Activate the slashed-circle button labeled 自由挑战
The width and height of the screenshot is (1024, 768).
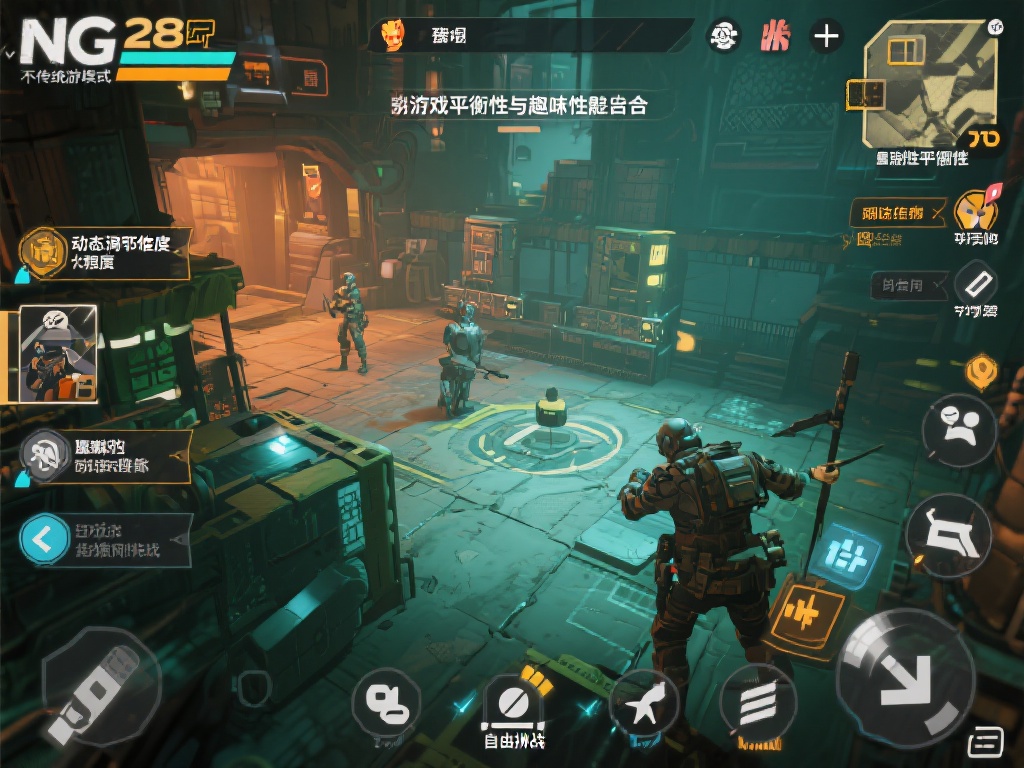[x=513, y=702]
